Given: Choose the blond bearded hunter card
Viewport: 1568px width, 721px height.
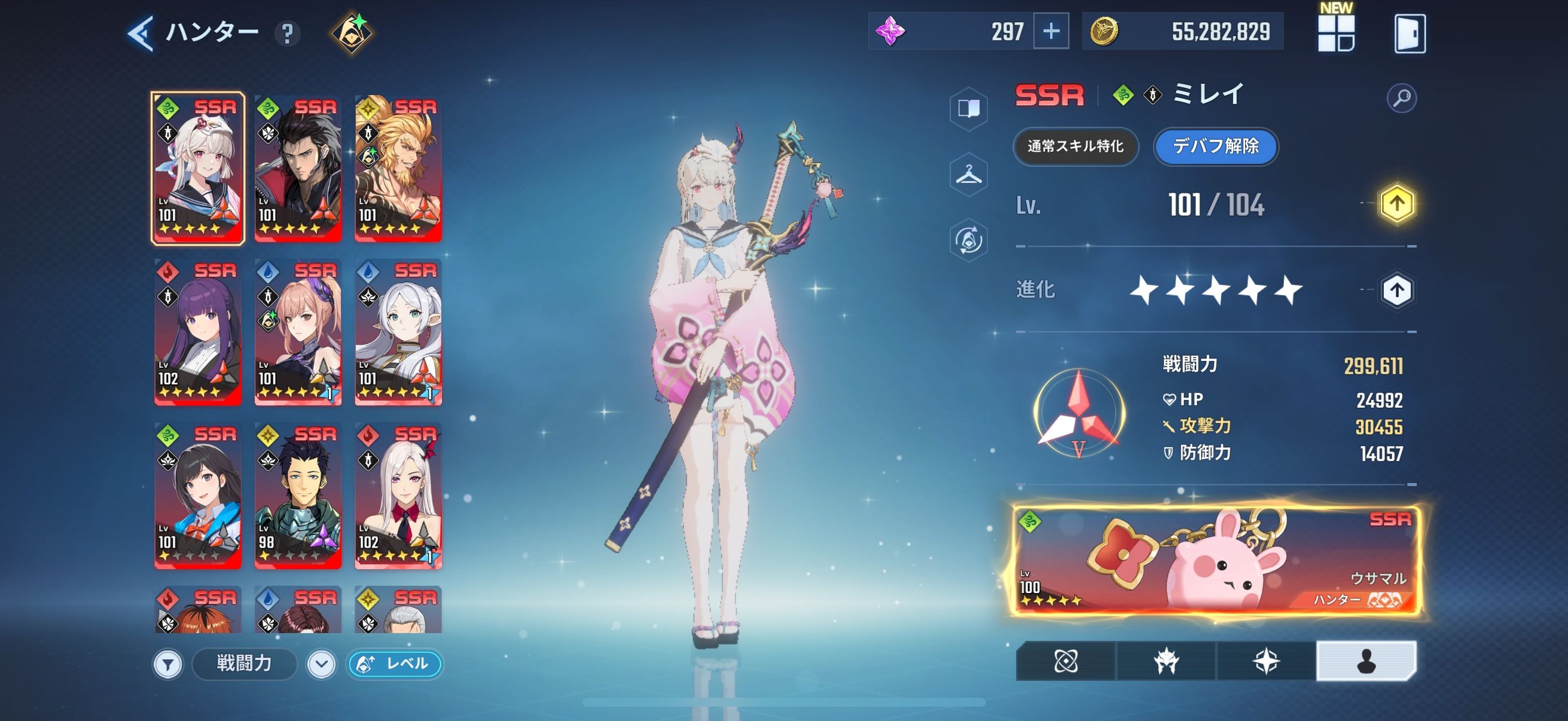Looking at the screenshot, I should pyautogui.click(x=398, y=169).
